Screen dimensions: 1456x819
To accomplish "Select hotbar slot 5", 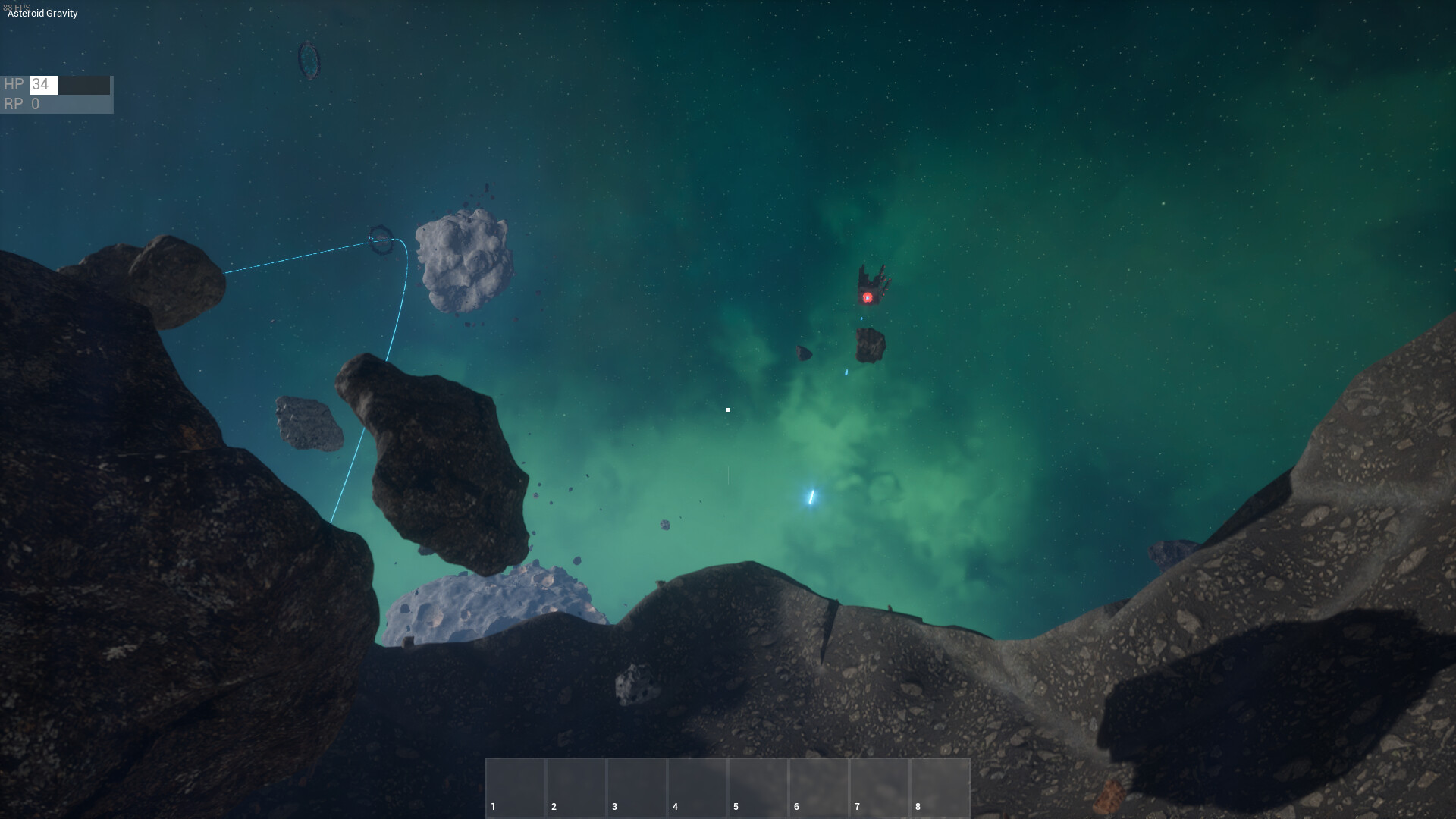I will point(758,789).
